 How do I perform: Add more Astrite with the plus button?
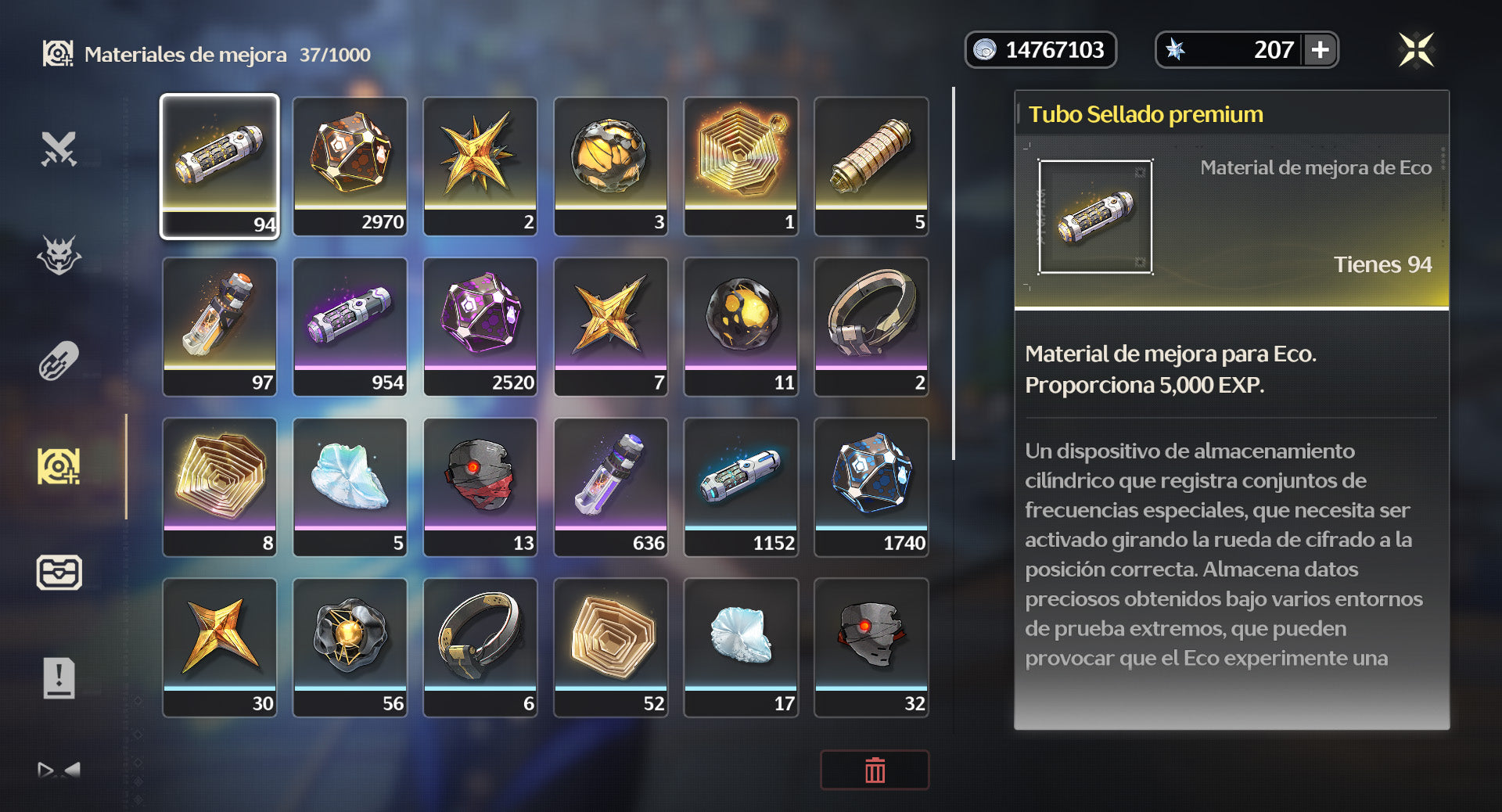[1321, 50]
